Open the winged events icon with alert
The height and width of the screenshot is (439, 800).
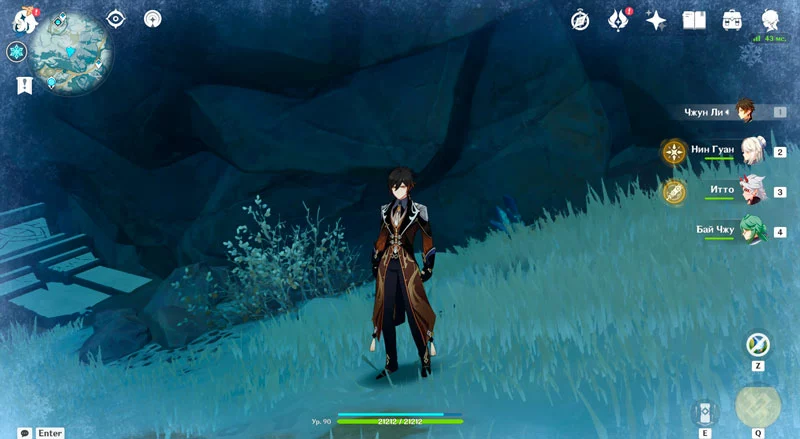pos(619,20)
